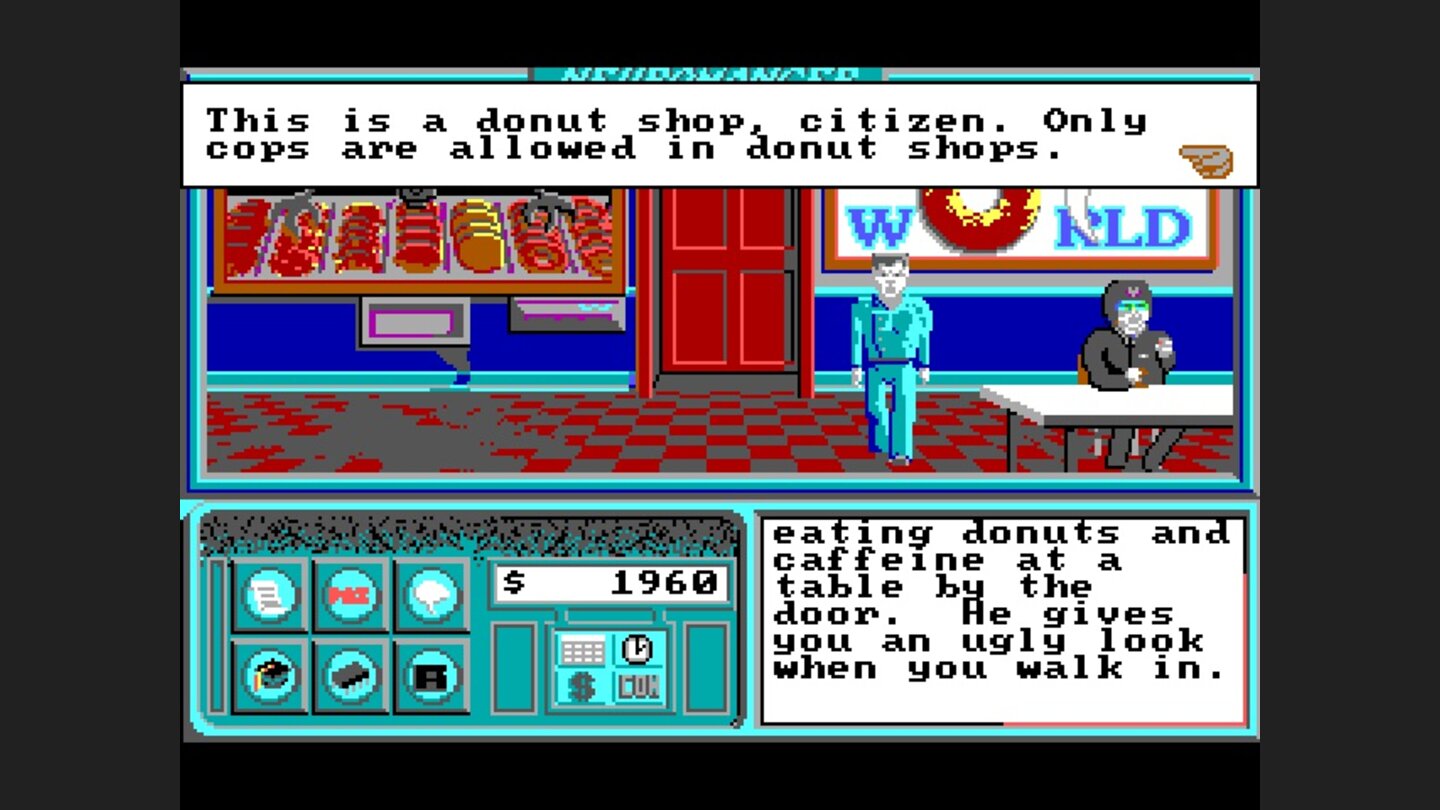Viewport: 1440px width, 810px height.
Task: Open the black software disk icon
Action: [430, 673]
